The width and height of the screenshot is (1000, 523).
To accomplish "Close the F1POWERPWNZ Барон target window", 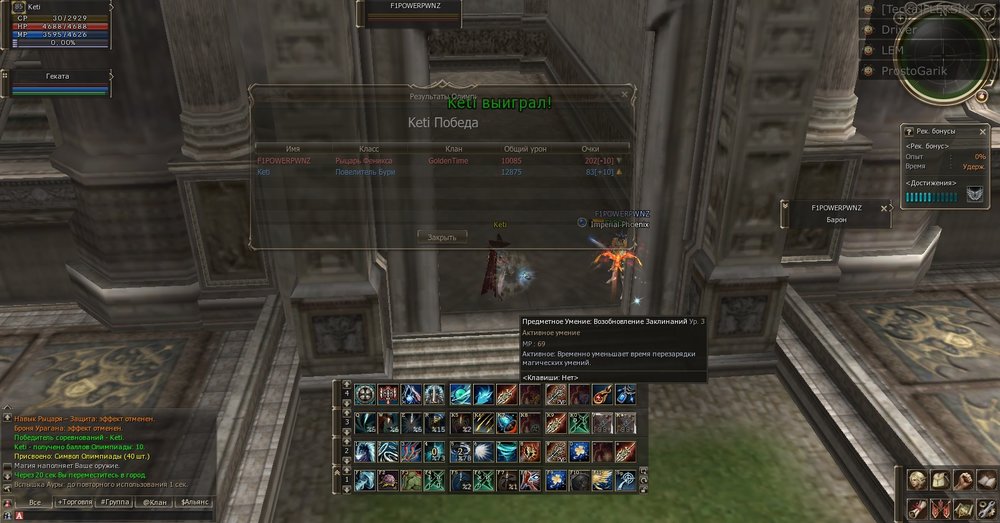I will pos(885,207).
